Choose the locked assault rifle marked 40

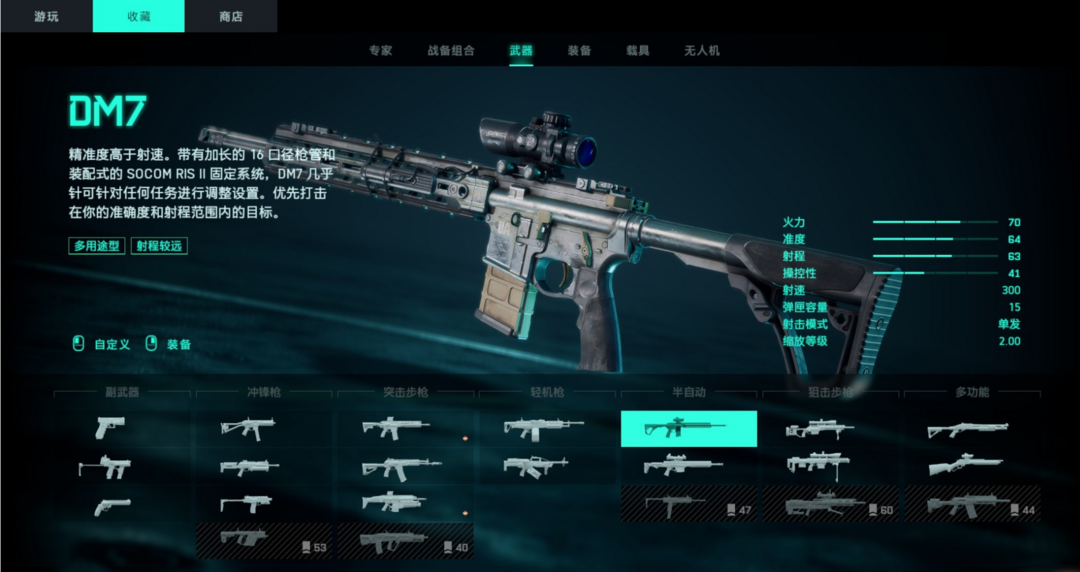[x=405, y=541]
